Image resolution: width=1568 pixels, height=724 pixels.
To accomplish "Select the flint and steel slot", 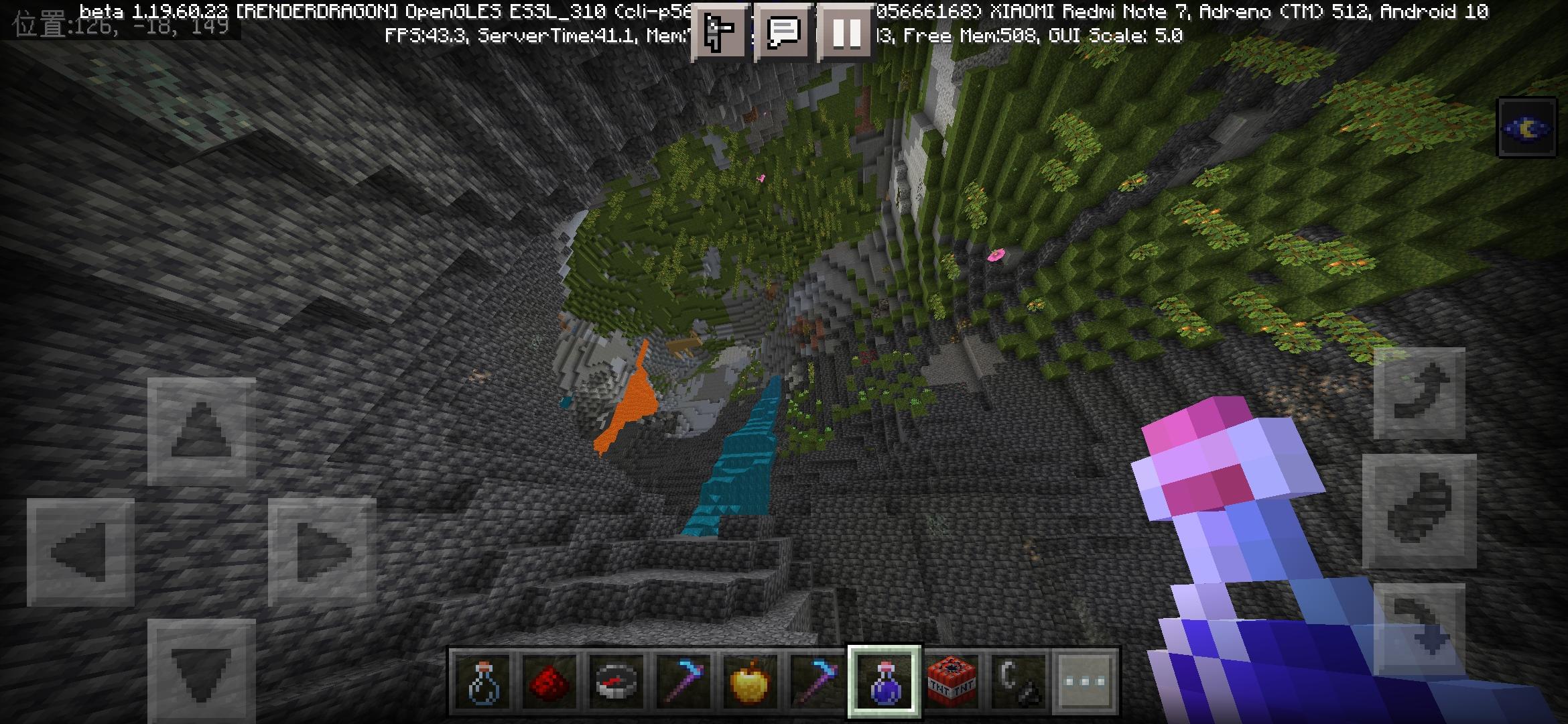I will [1019, 682].
